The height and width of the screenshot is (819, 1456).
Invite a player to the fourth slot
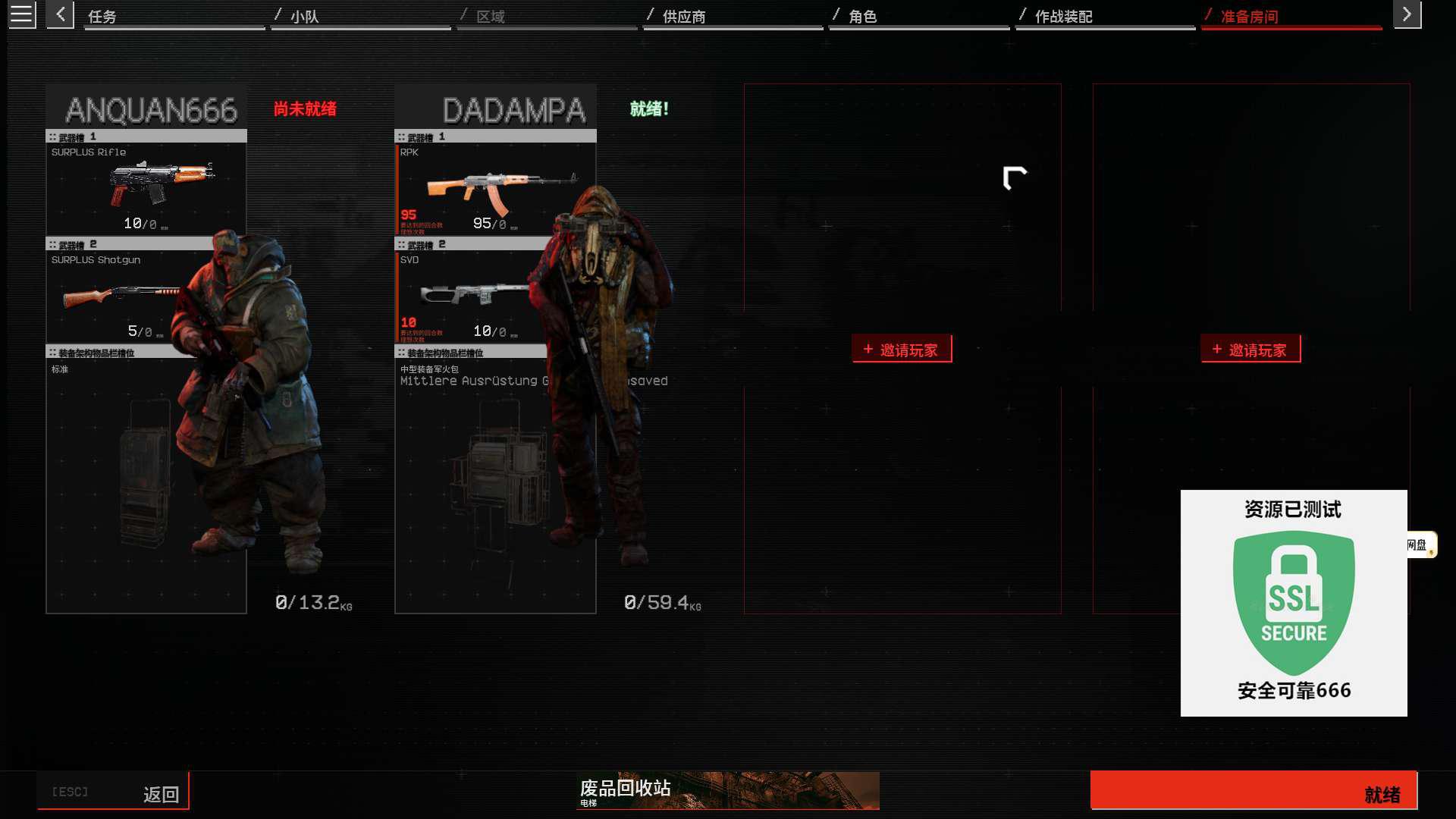(x=1250, y=350)
